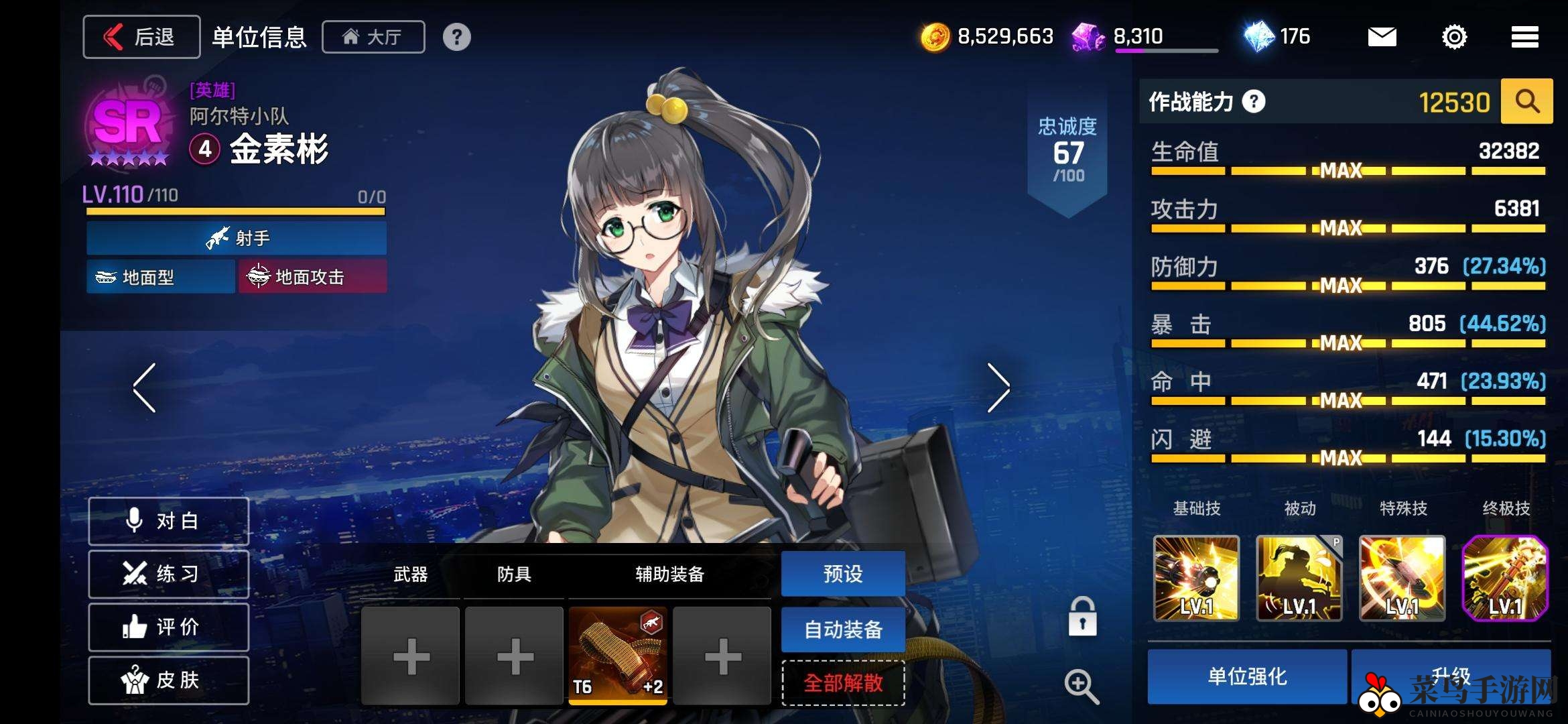
Task: Click the character EXP progress bar
Action: 235,211
